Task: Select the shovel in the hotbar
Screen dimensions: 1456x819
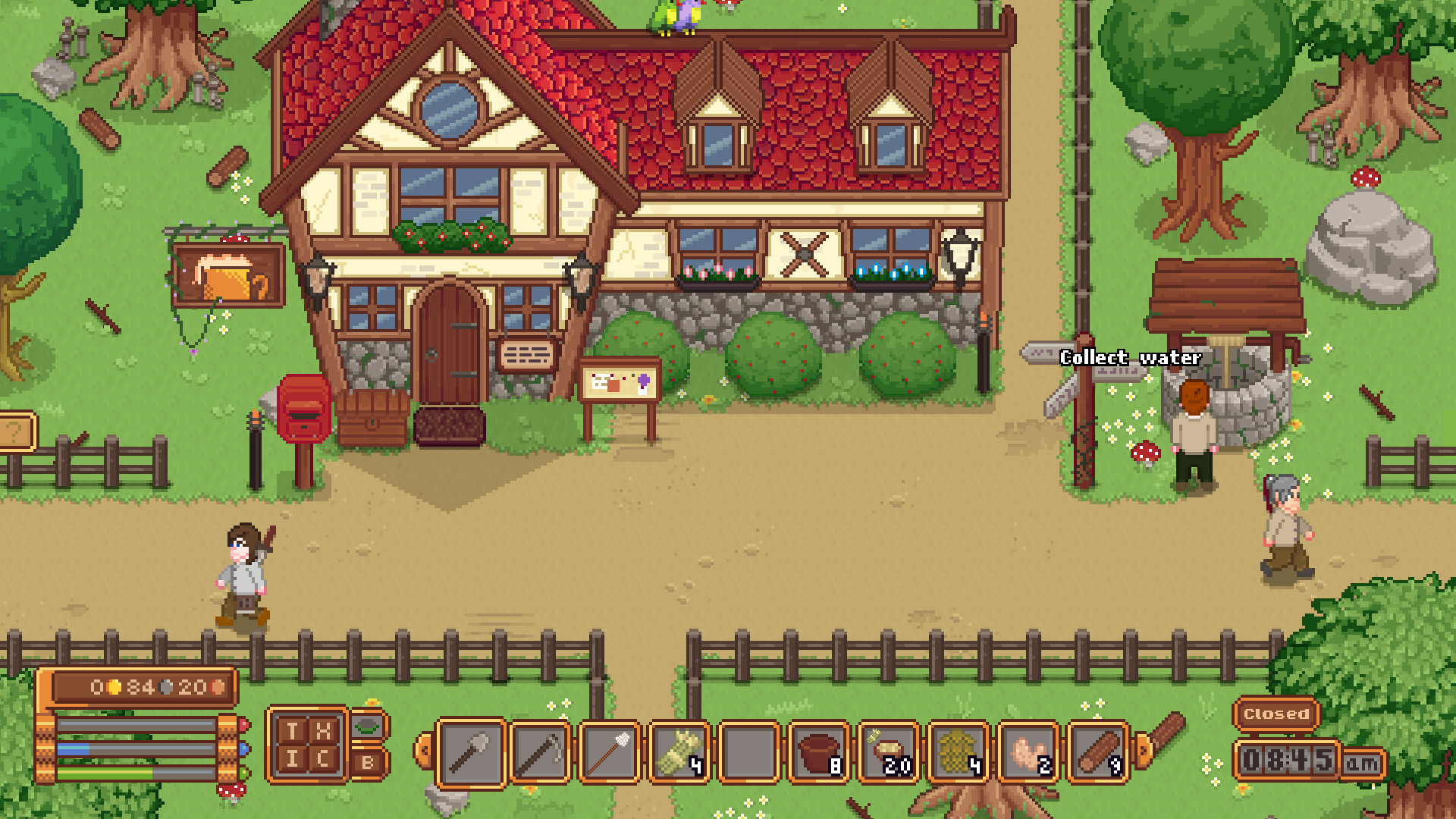Action: point(471,753)
